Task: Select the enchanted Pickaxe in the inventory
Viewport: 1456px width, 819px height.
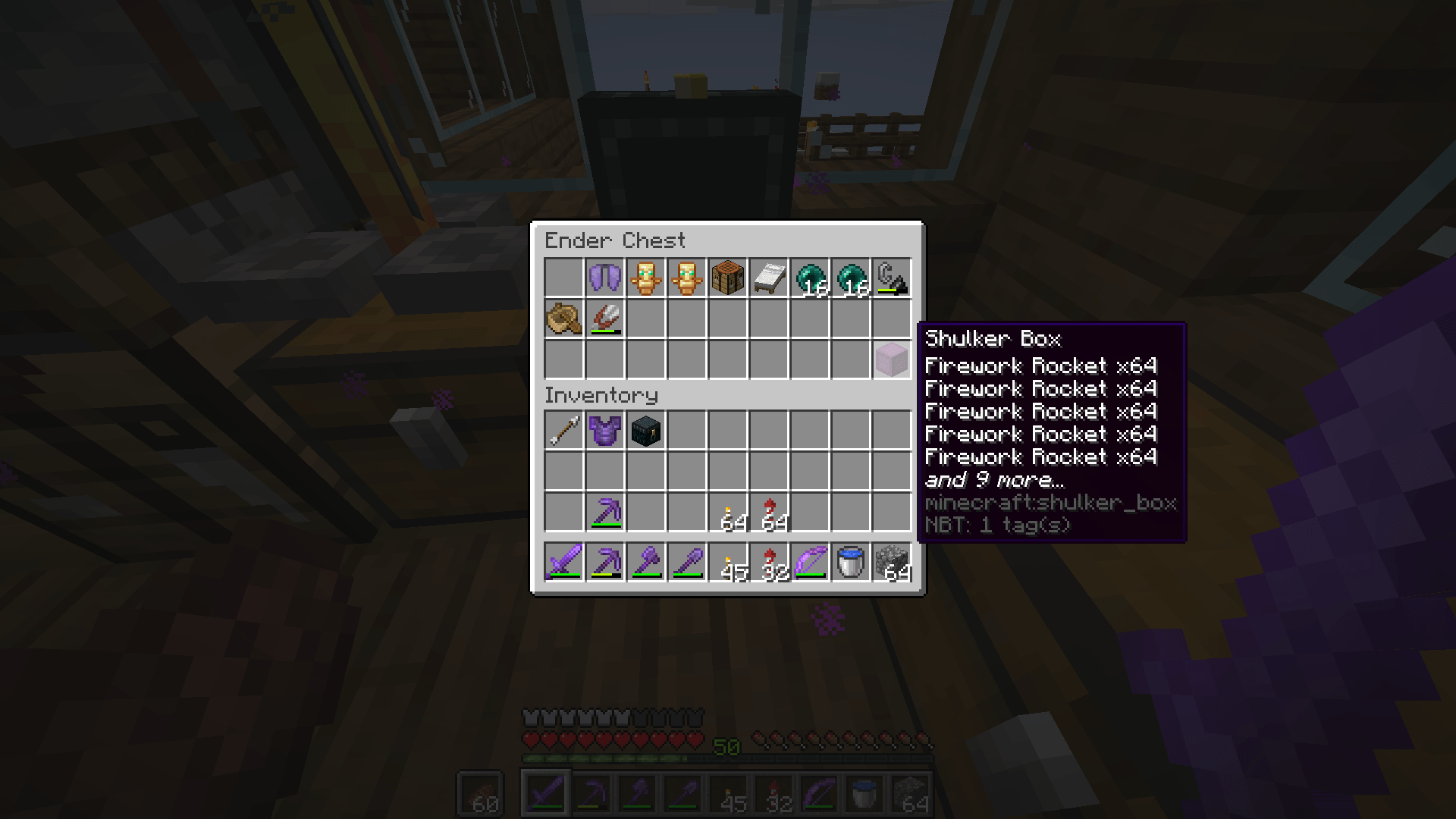Action: point(604,512)
